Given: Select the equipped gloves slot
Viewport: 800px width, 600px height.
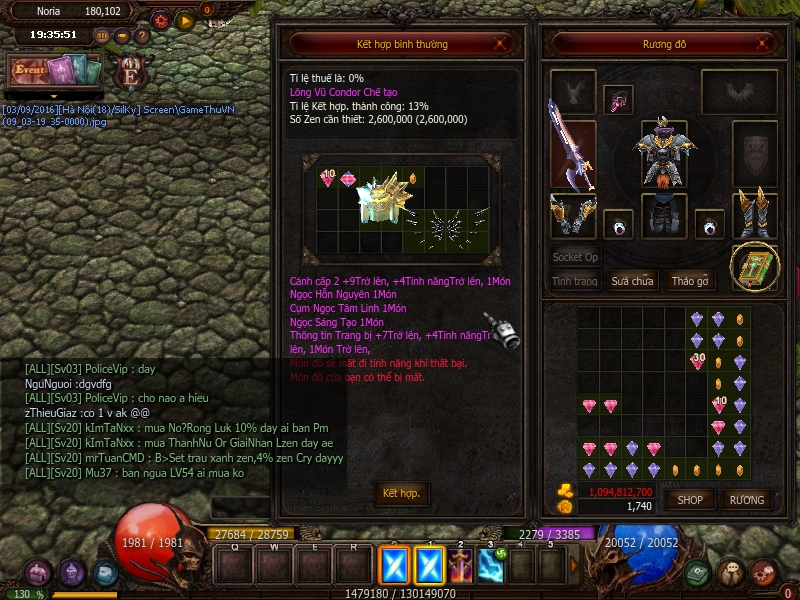Looking at the screenshot, I should (x=572, y=215).
